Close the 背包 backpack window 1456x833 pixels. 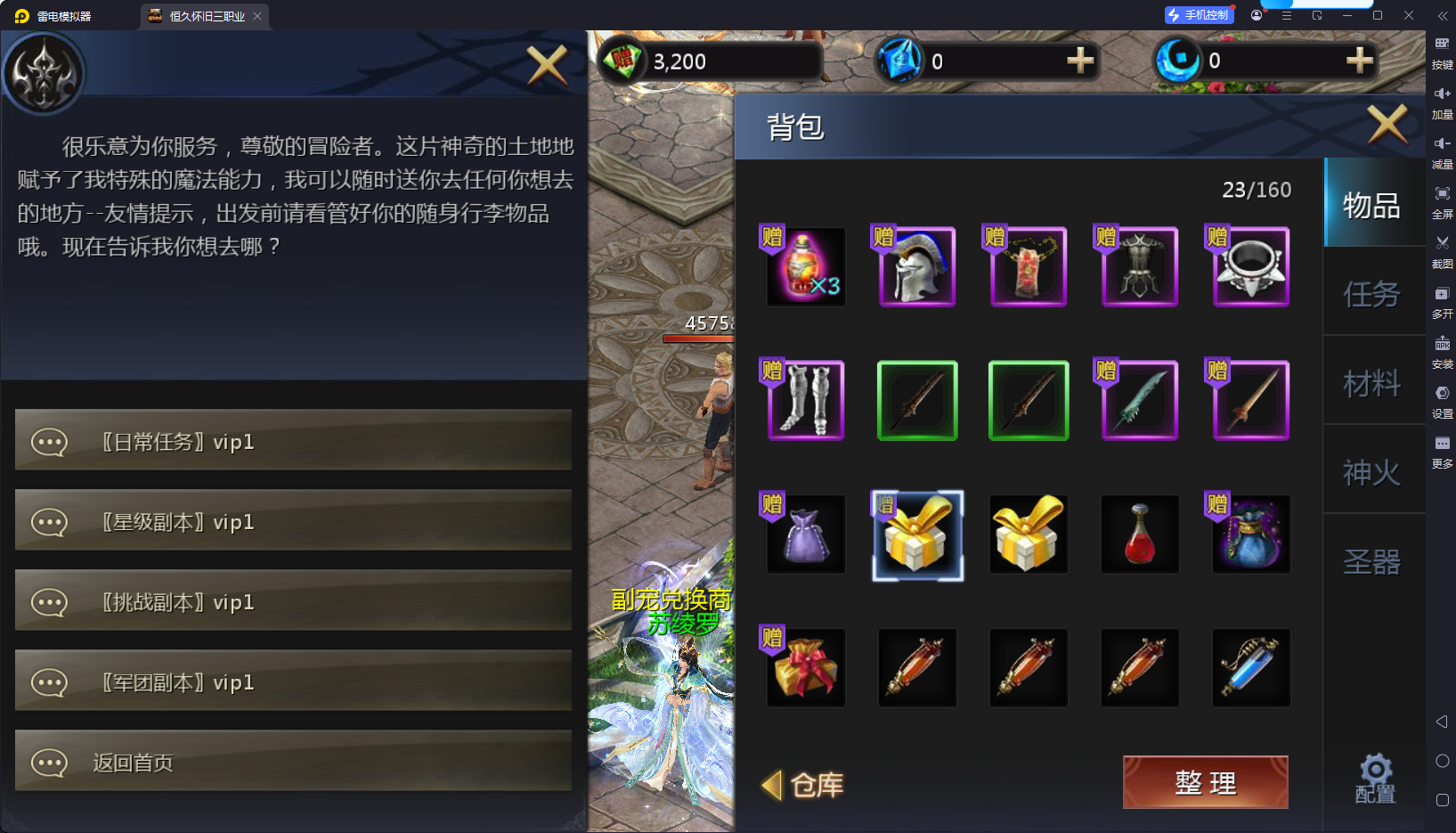[x=1387, y=124]
